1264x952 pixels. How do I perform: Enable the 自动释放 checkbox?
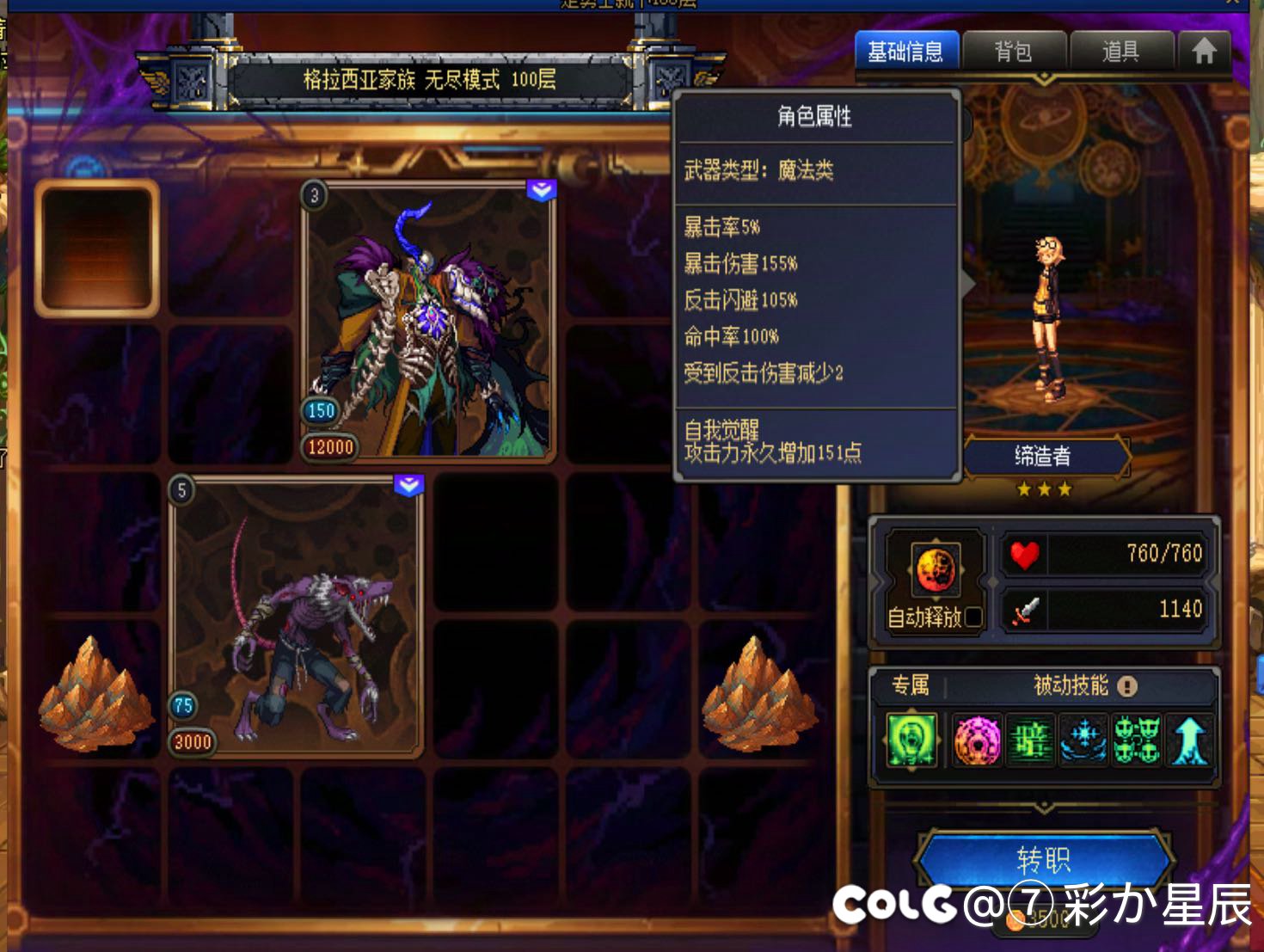973,617
